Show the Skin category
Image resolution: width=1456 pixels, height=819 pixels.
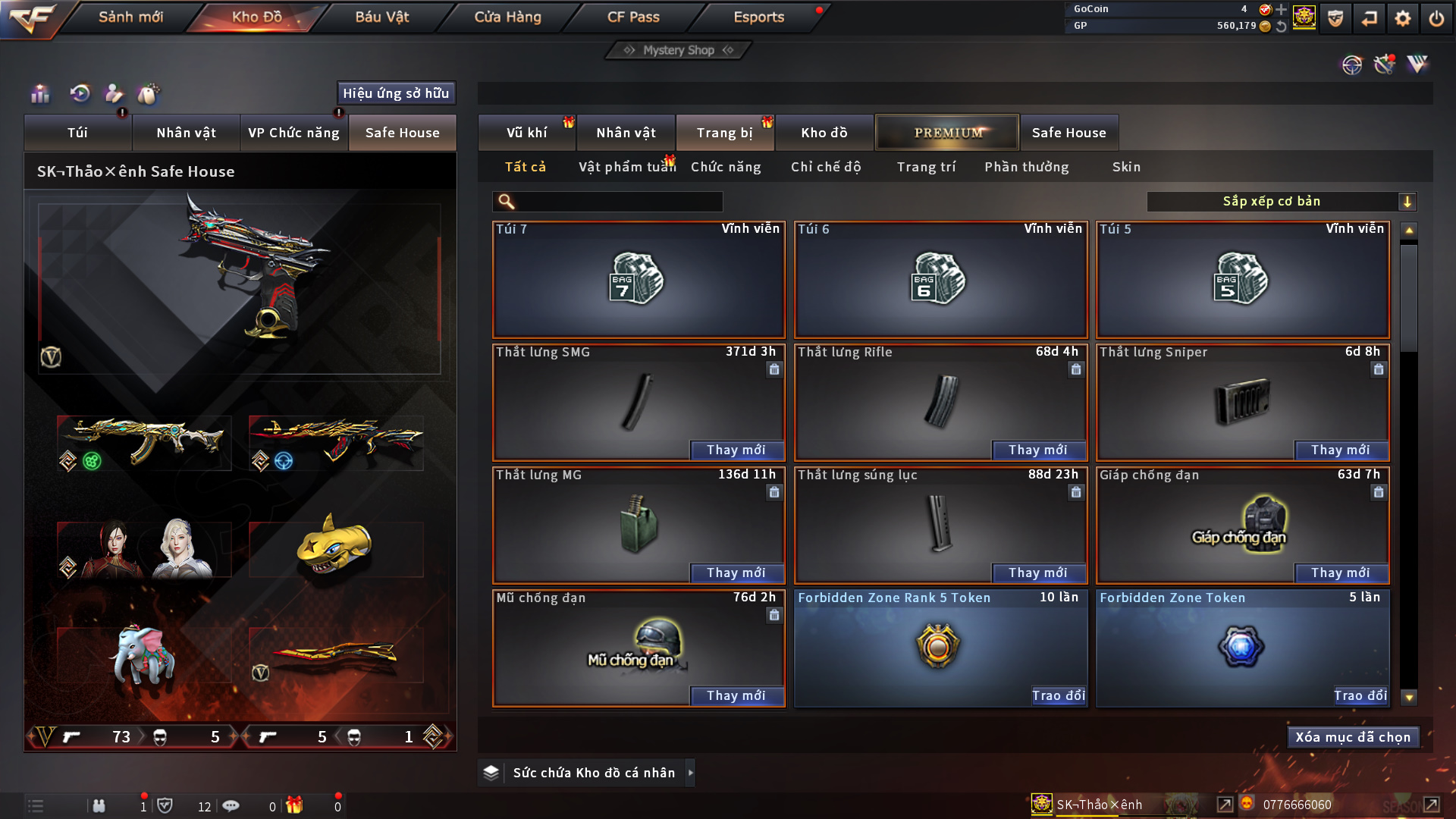[1126, 167]
